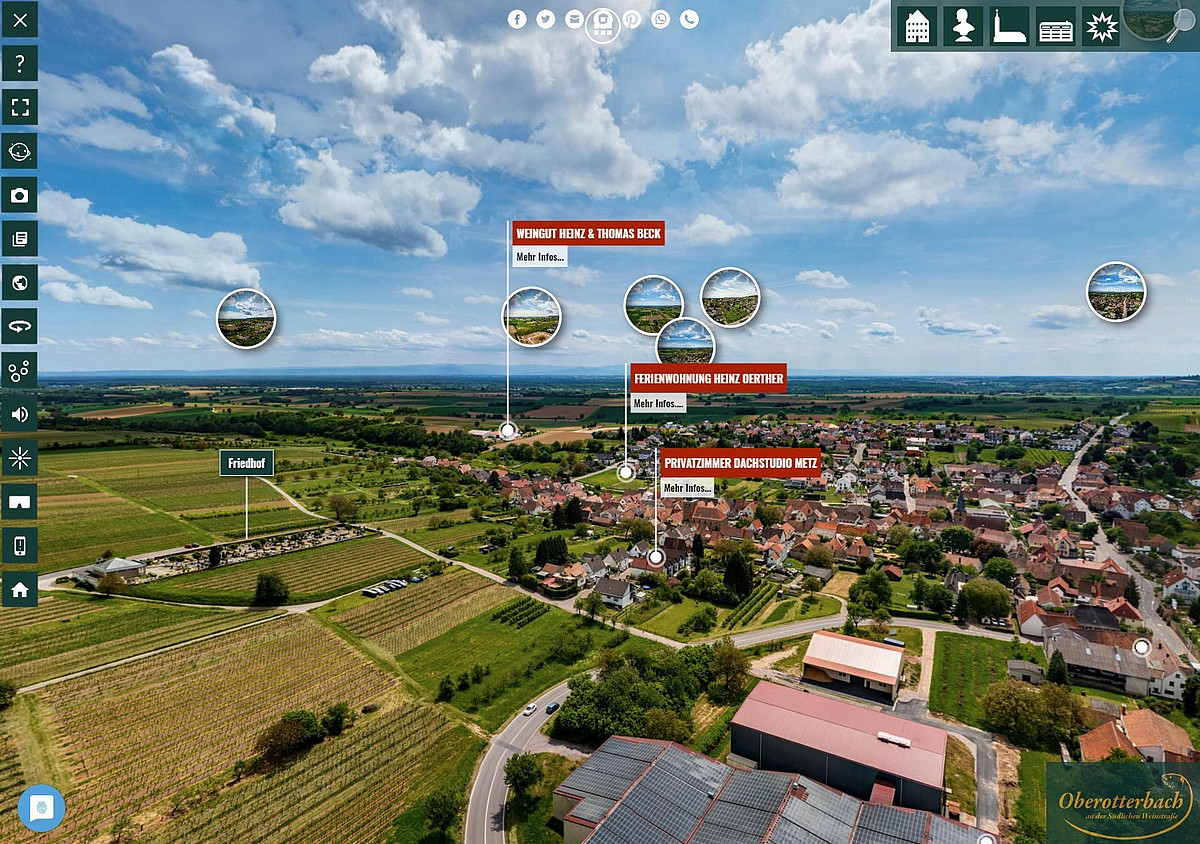1200x844 pixels.
Task: Toggle fullscreen mode
Action: point(20,107)
